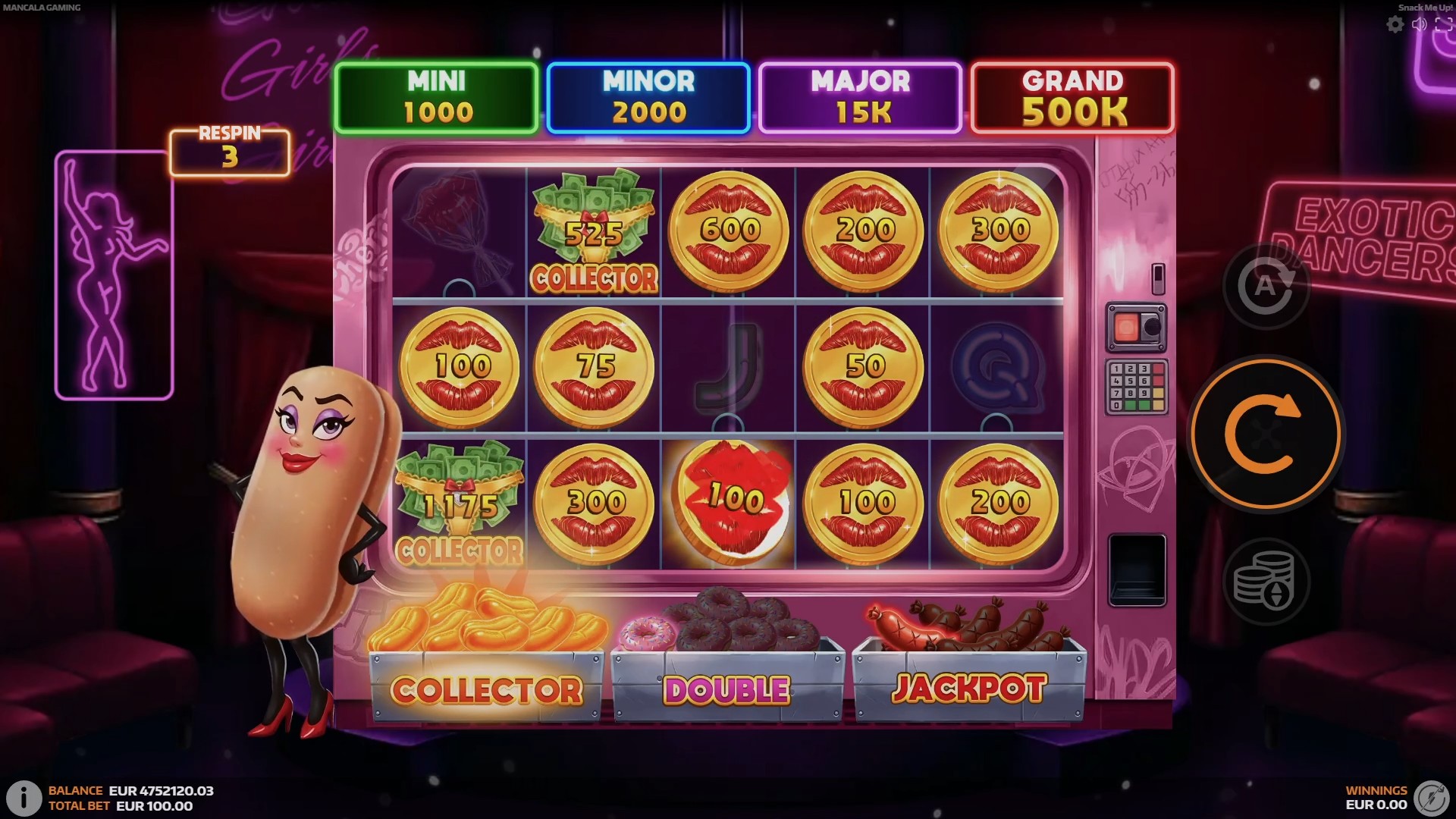
Task: Open the game info page
Action: point(24,797)
